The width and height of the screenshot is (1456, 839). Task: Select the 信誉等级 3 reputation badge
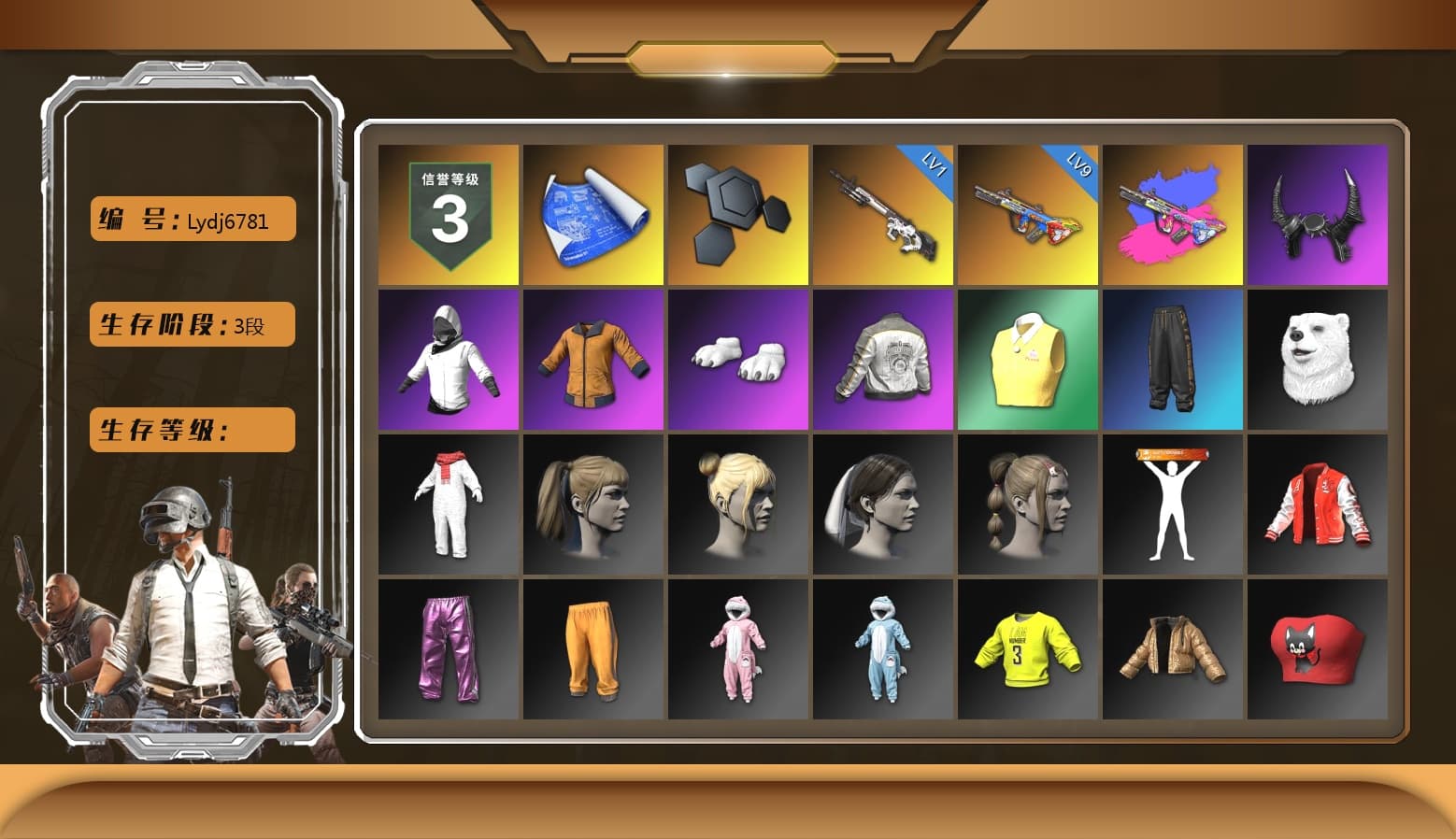point(447,213)
